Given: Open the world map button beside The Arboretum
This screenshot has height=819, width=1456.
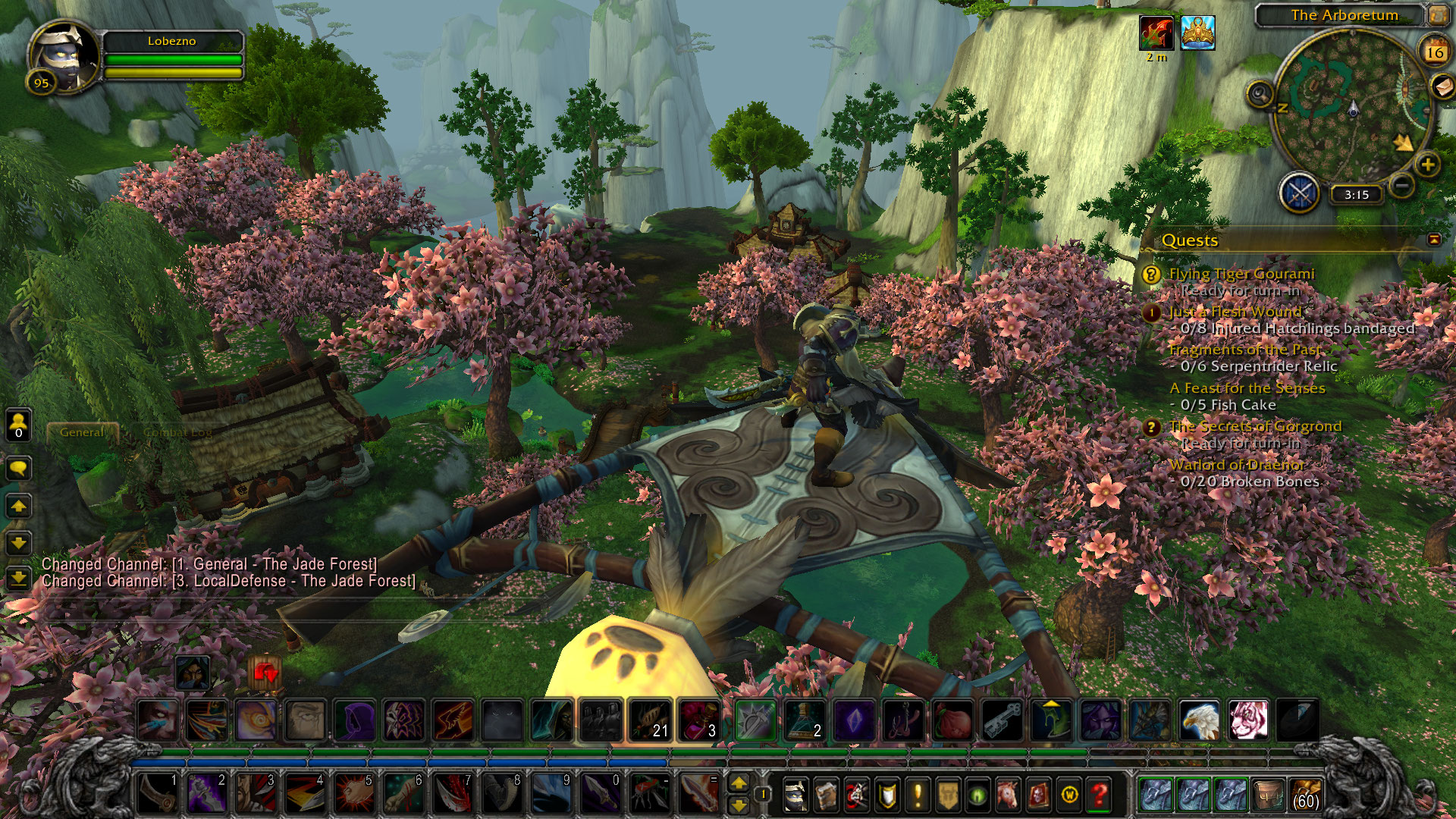Looking at the screenshot, I should (1437, 14).
